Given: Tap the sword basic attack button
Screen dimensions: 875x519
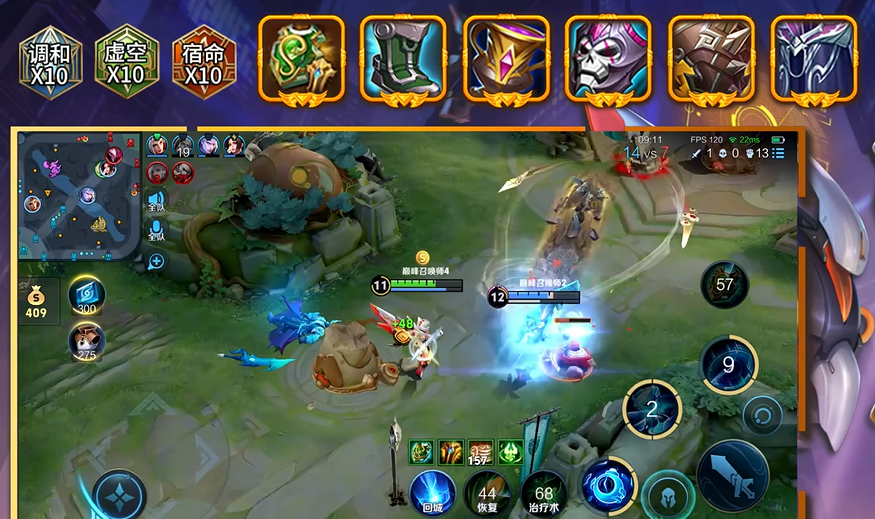Looking at the screenshot, I should point(732,476).
